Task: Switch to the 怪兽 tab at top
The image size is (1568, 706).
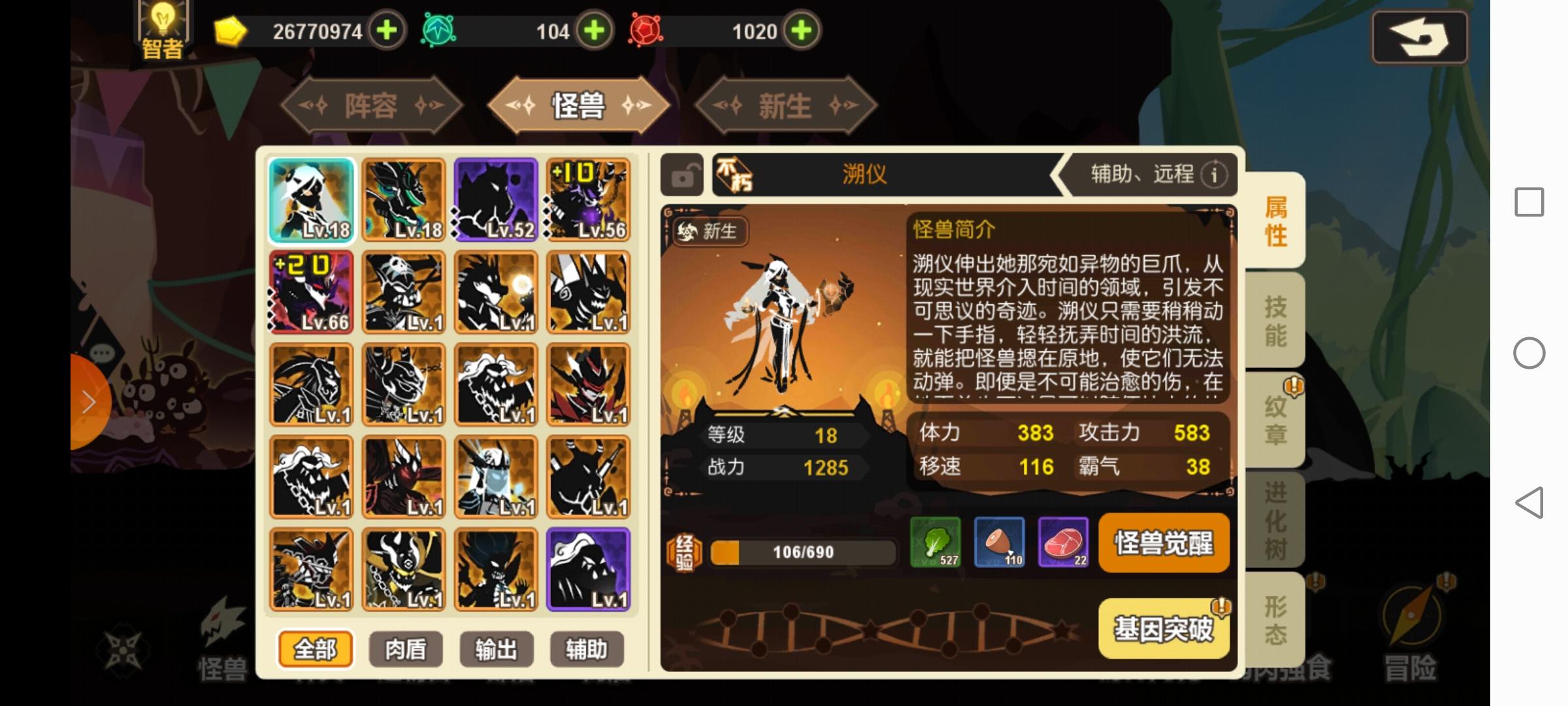Action: point(579,106)
